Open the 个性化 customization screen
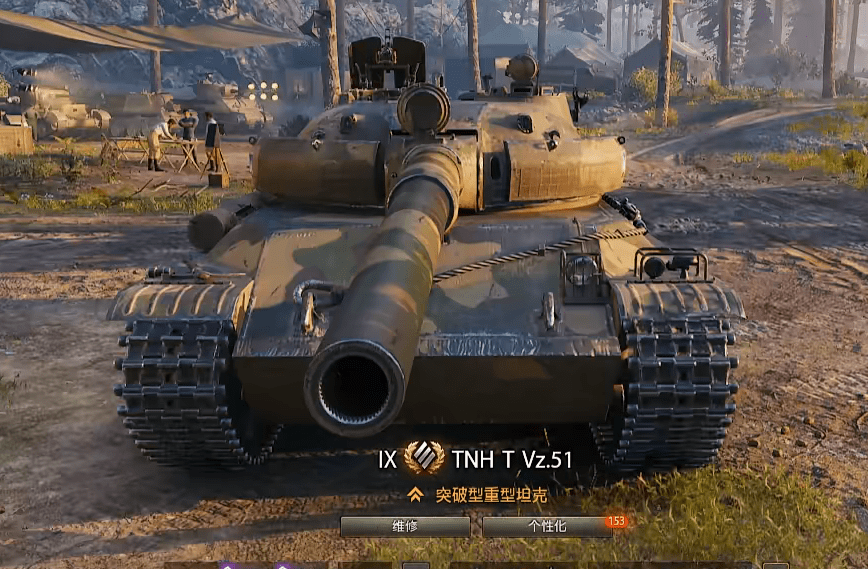The image size is (868, 569). pos(546,527)
